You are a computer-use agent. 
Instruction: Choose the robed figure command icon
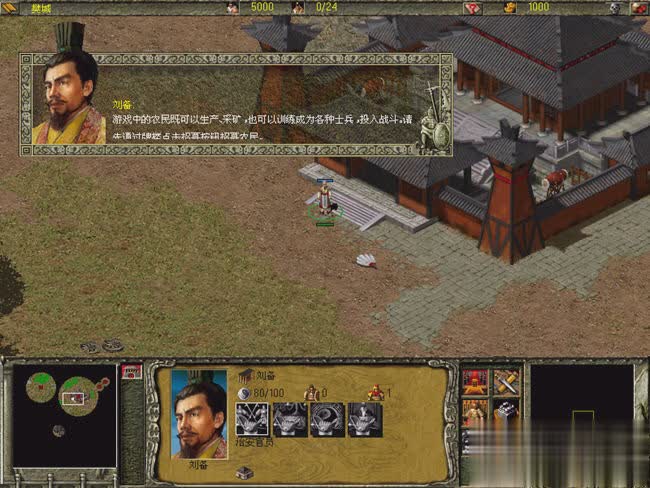tap(475, 410)
